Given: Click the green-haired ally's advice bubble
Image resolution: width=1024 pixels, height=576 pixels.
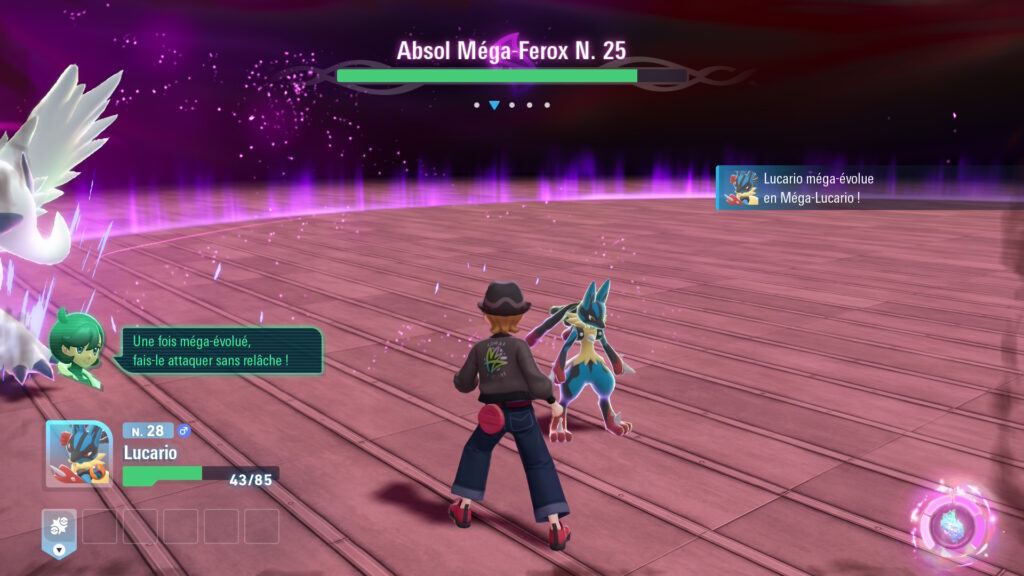Looking at the screenshot, I should pyautogui.click(x=215, y=350).
